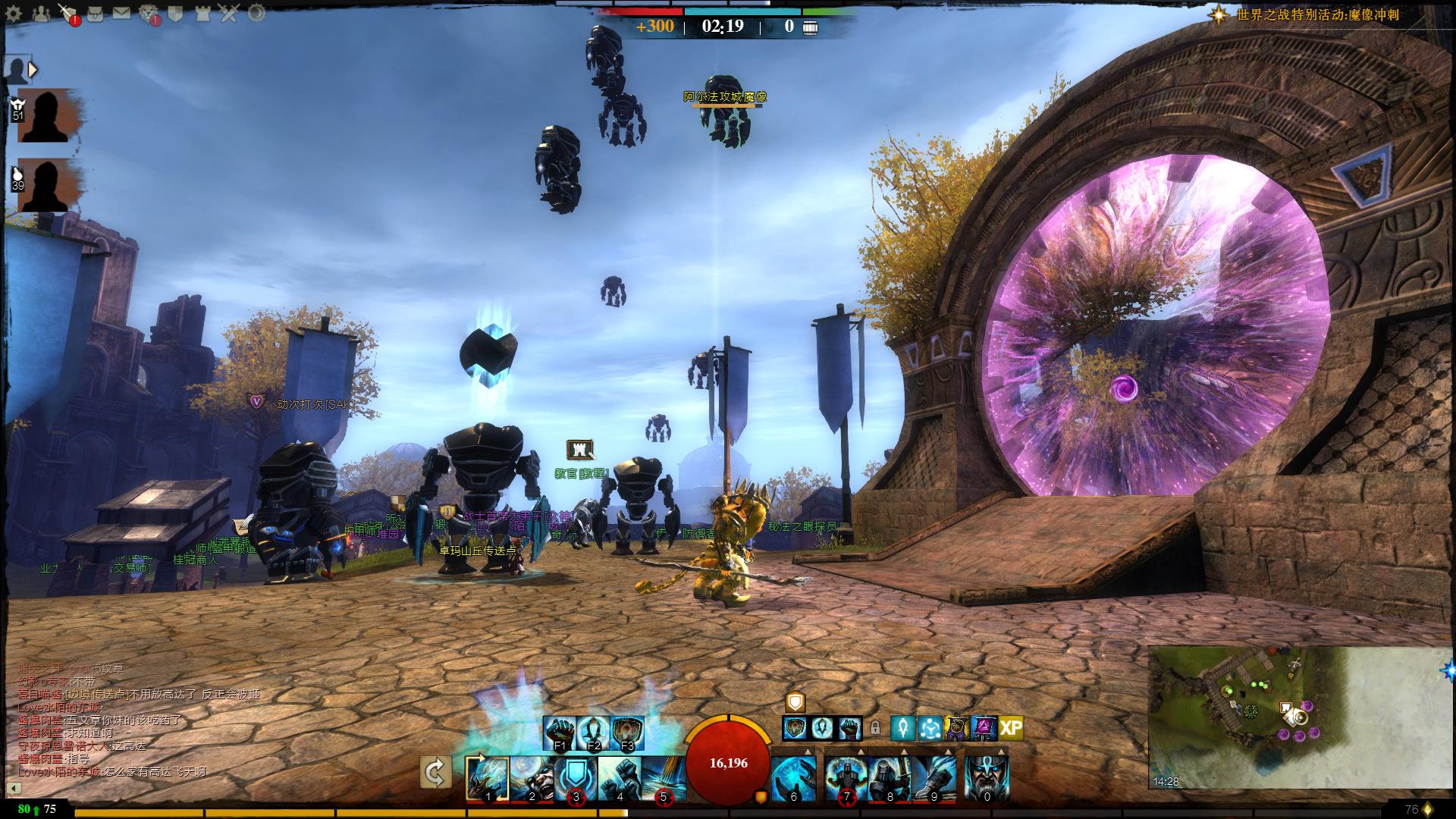Activate the utility skill in slot 8
Screen dimensions: 1456x819
point(890,778)
